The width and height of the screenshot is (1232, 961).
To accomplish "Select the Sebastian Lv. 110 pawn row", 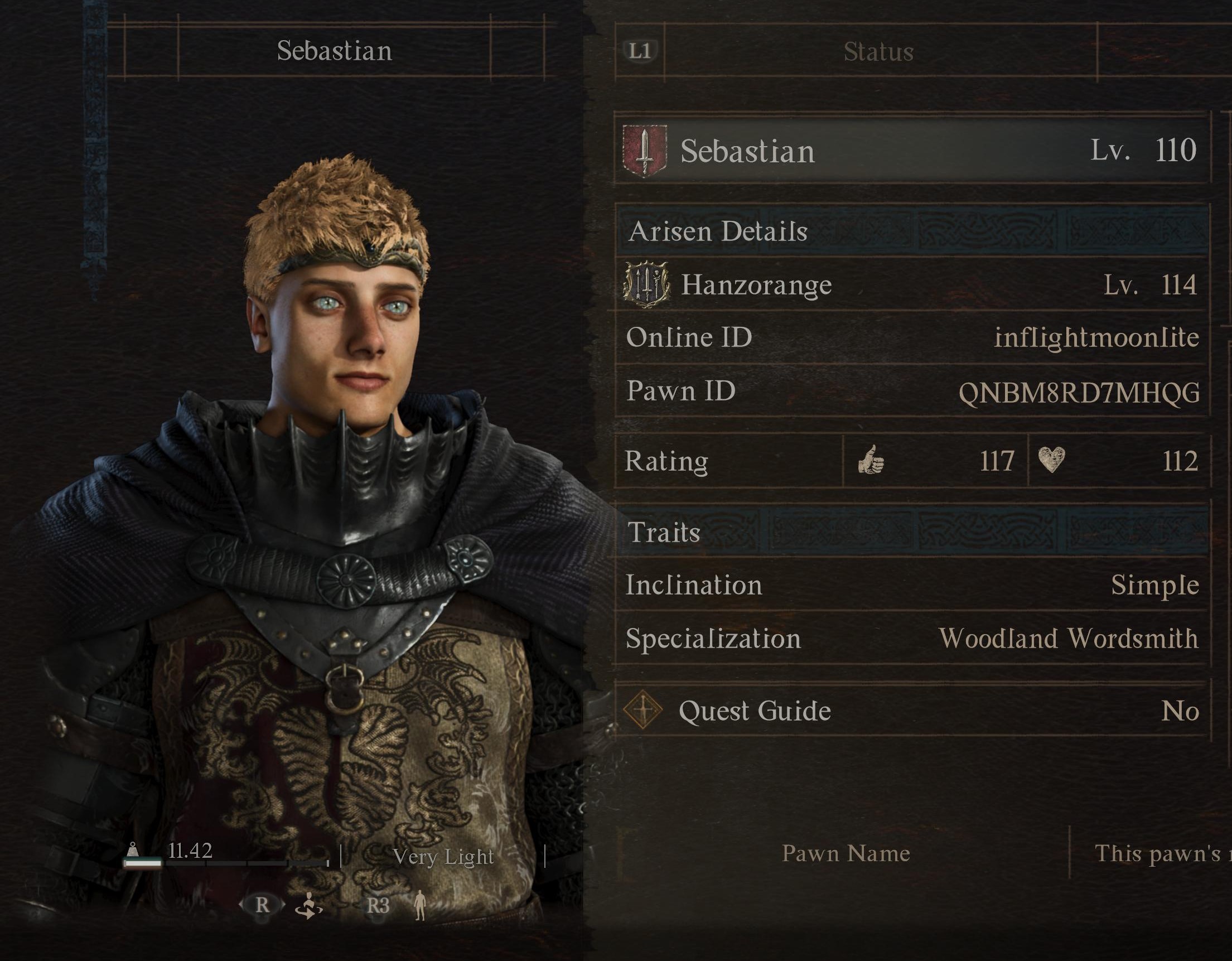I will pyautogui.click(x=911, y=151).
